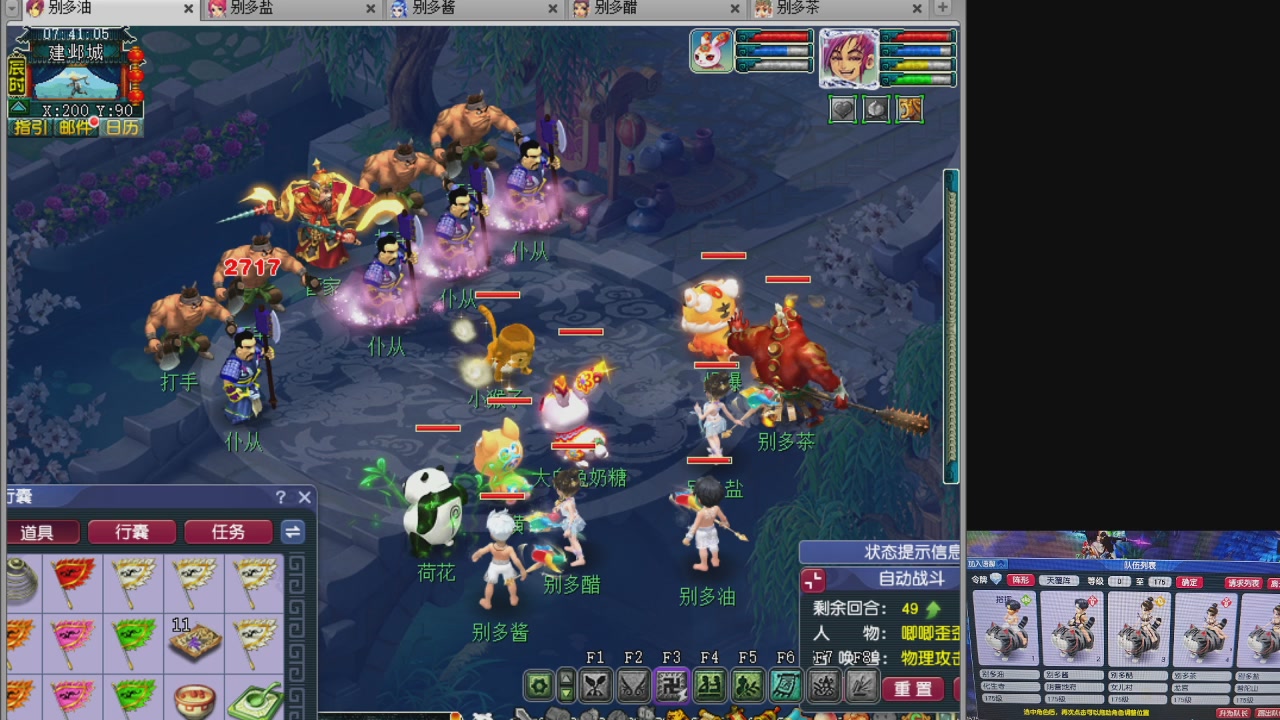Image resolution: width=1280 pixels, height=720 pixels.
Task: Click the tiger head icon below the stat bars
Action: tap(909, 109)
